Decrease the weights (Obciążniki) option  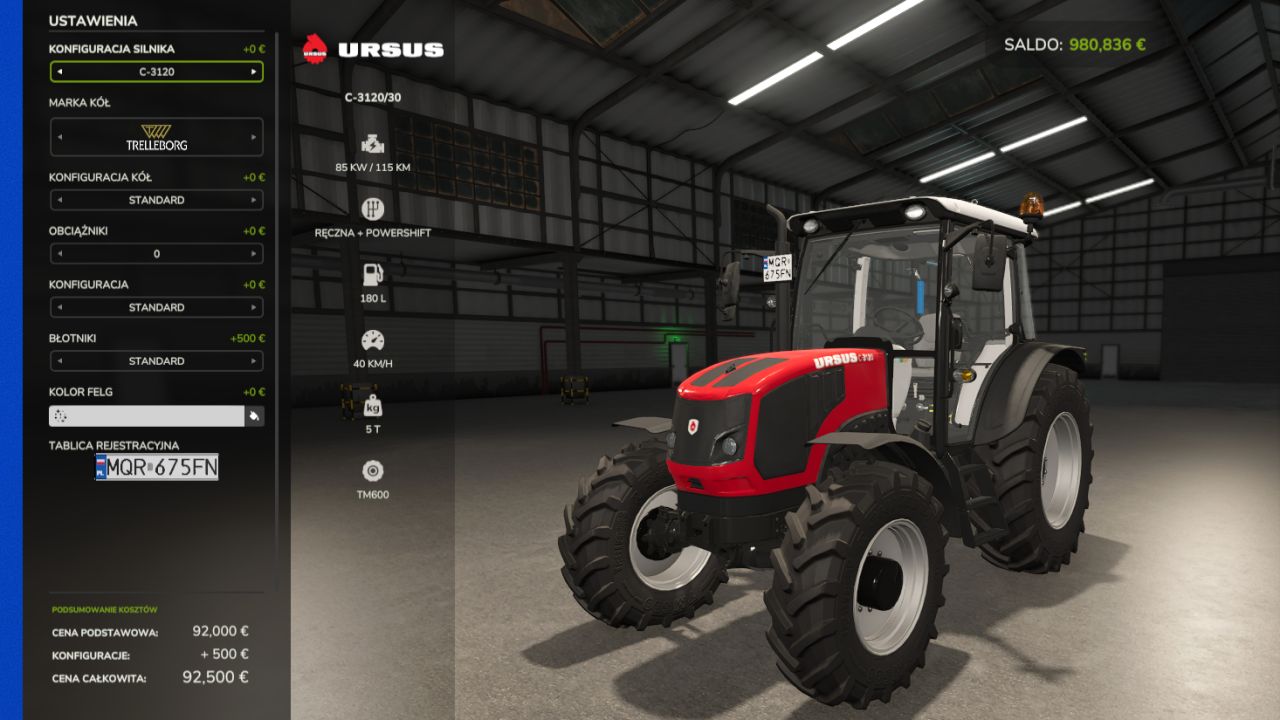point(59,254)
